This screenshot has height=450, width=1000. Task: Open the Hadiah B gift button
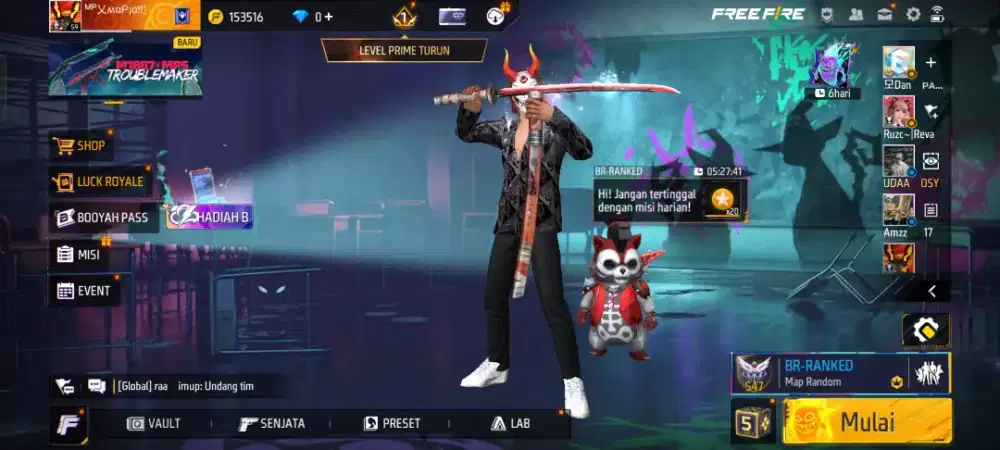pos(209,218)
